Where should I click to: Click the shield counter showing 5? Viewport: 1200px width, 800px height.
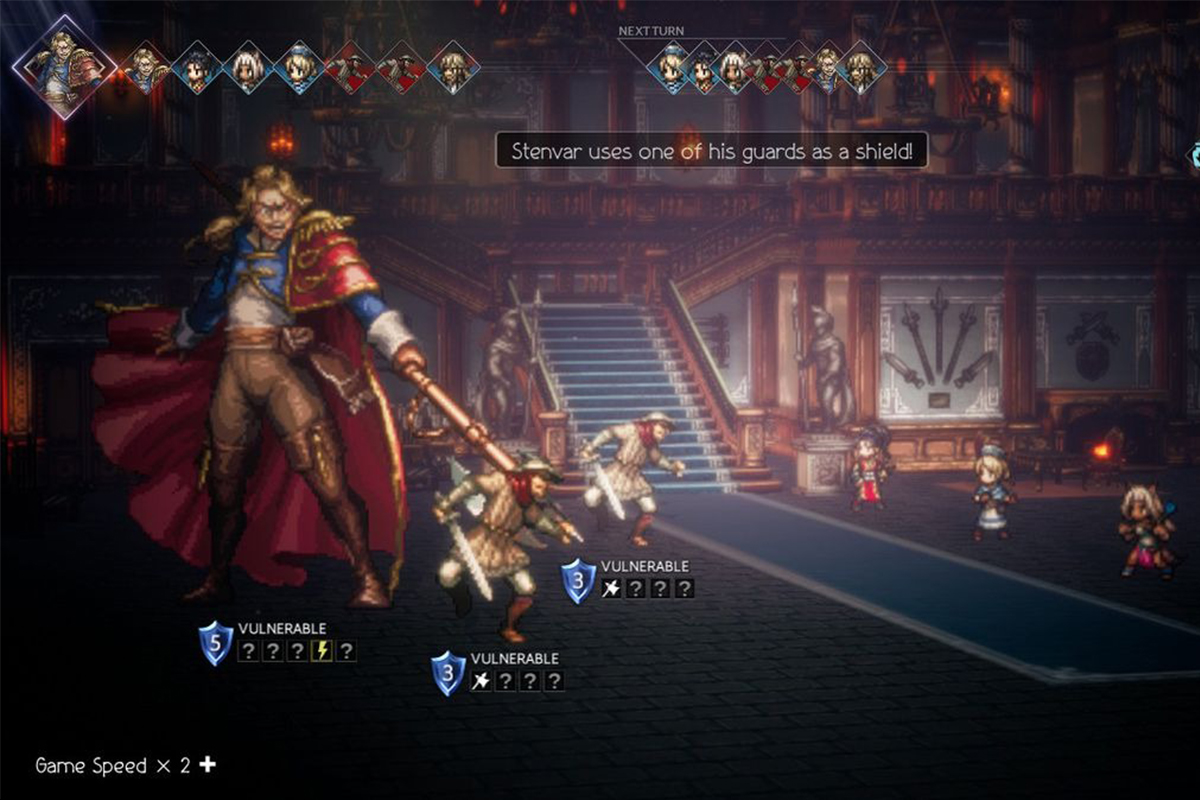pyautogui.click(x=216, y=644)
